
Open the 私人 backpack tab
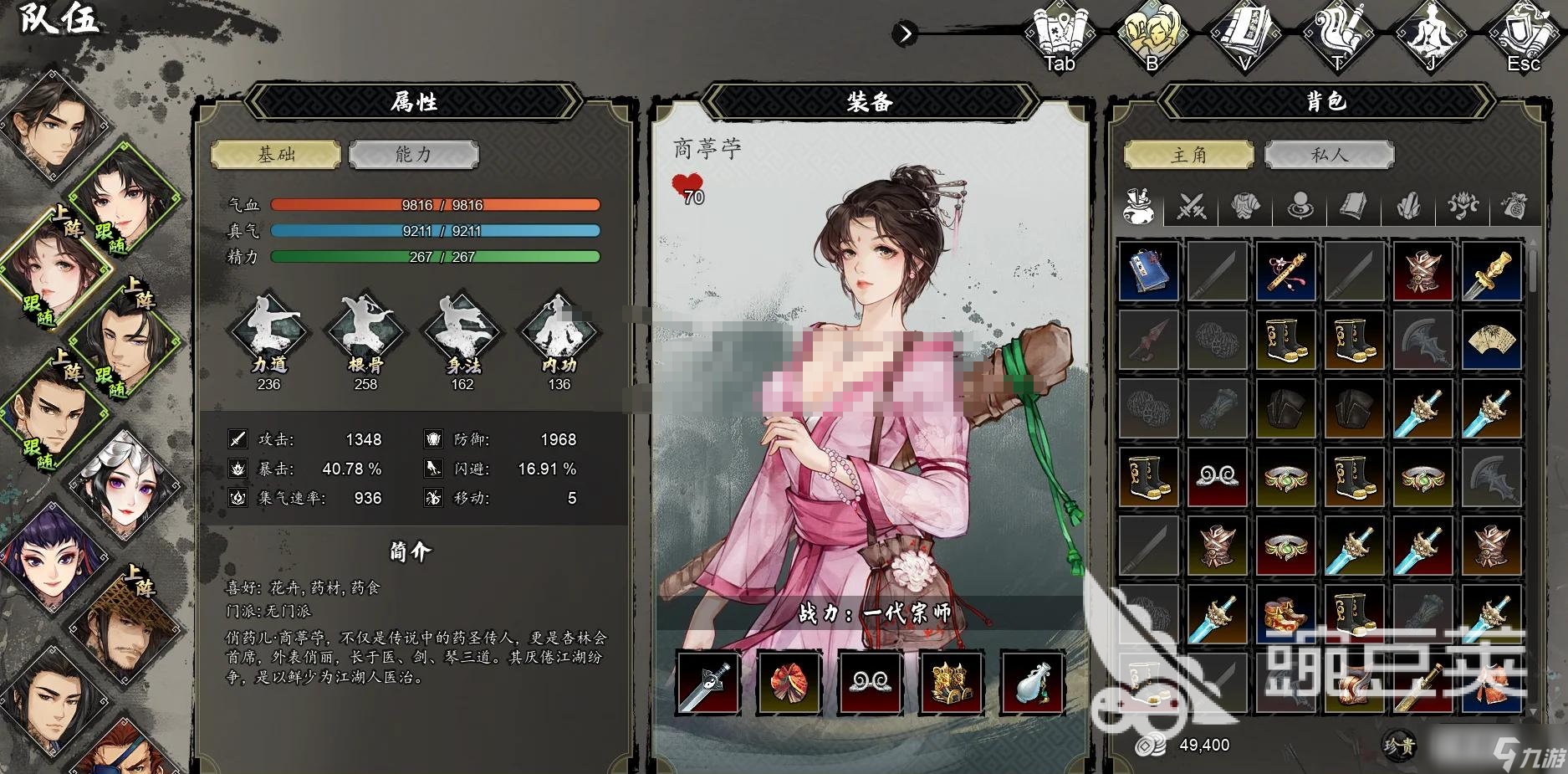[1329, 155]
